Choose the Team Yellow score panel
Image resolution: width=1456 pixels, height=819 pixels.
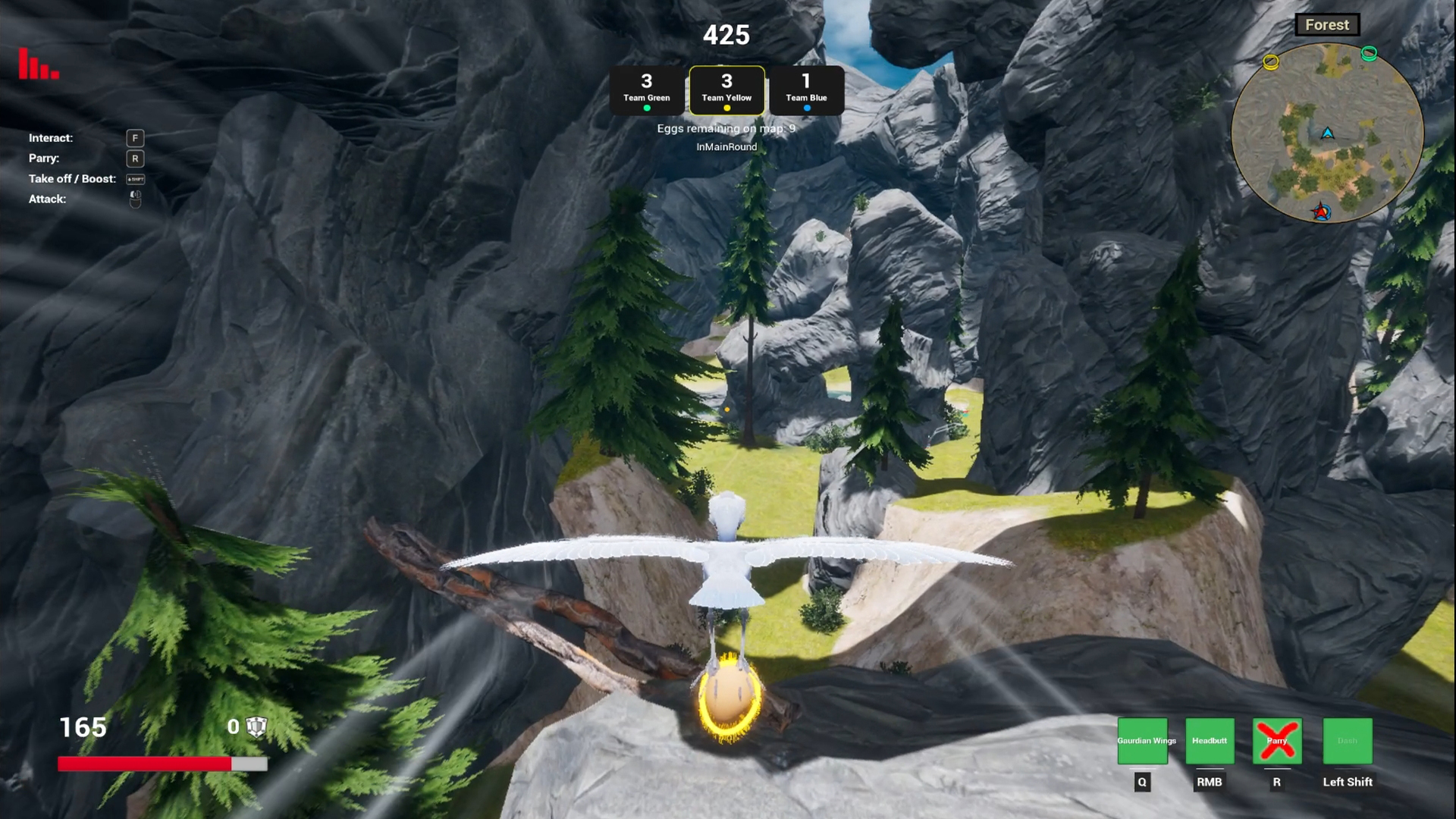point(726,90)
